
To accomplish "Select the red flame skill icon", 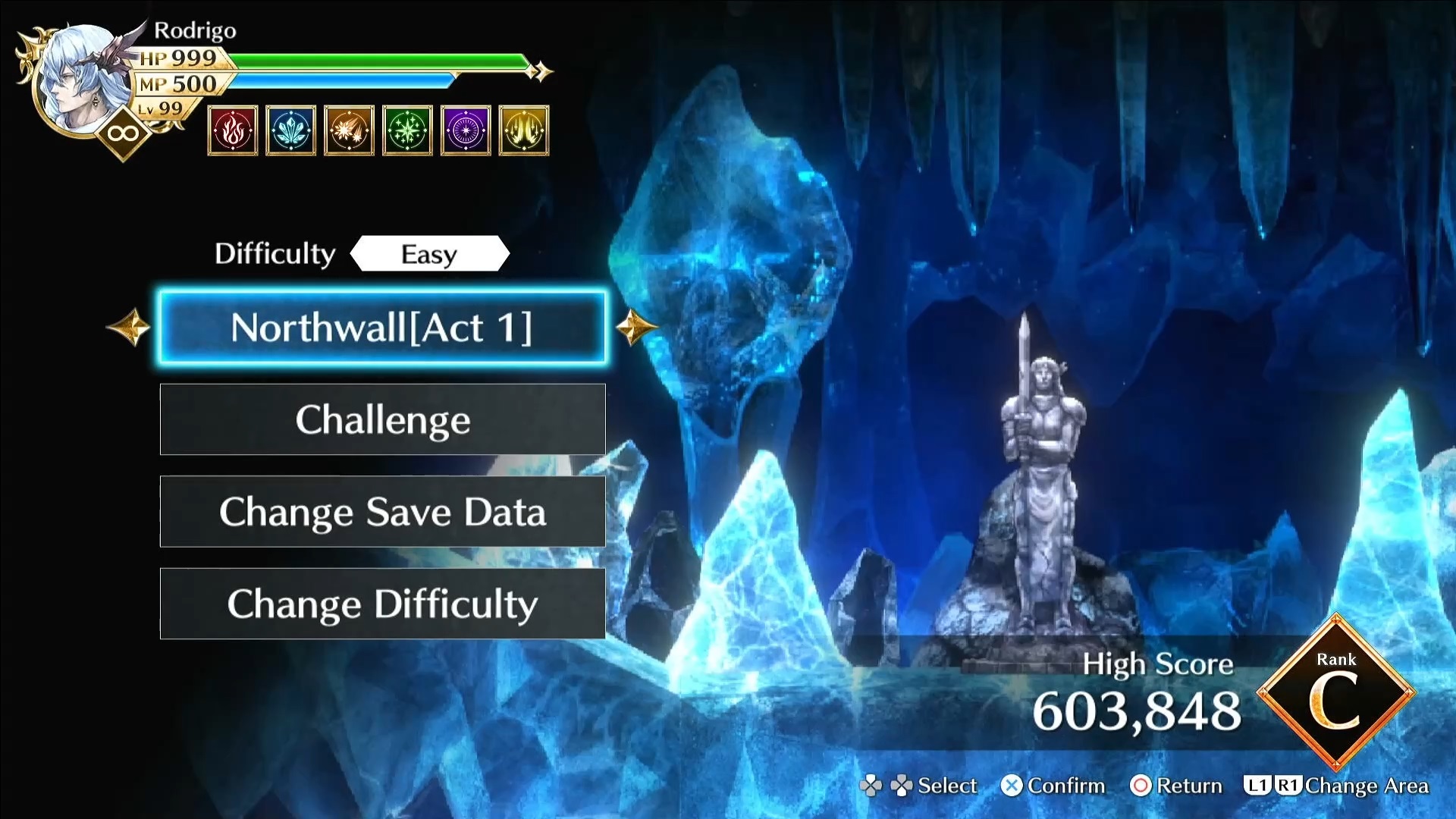I will [233, 131].
